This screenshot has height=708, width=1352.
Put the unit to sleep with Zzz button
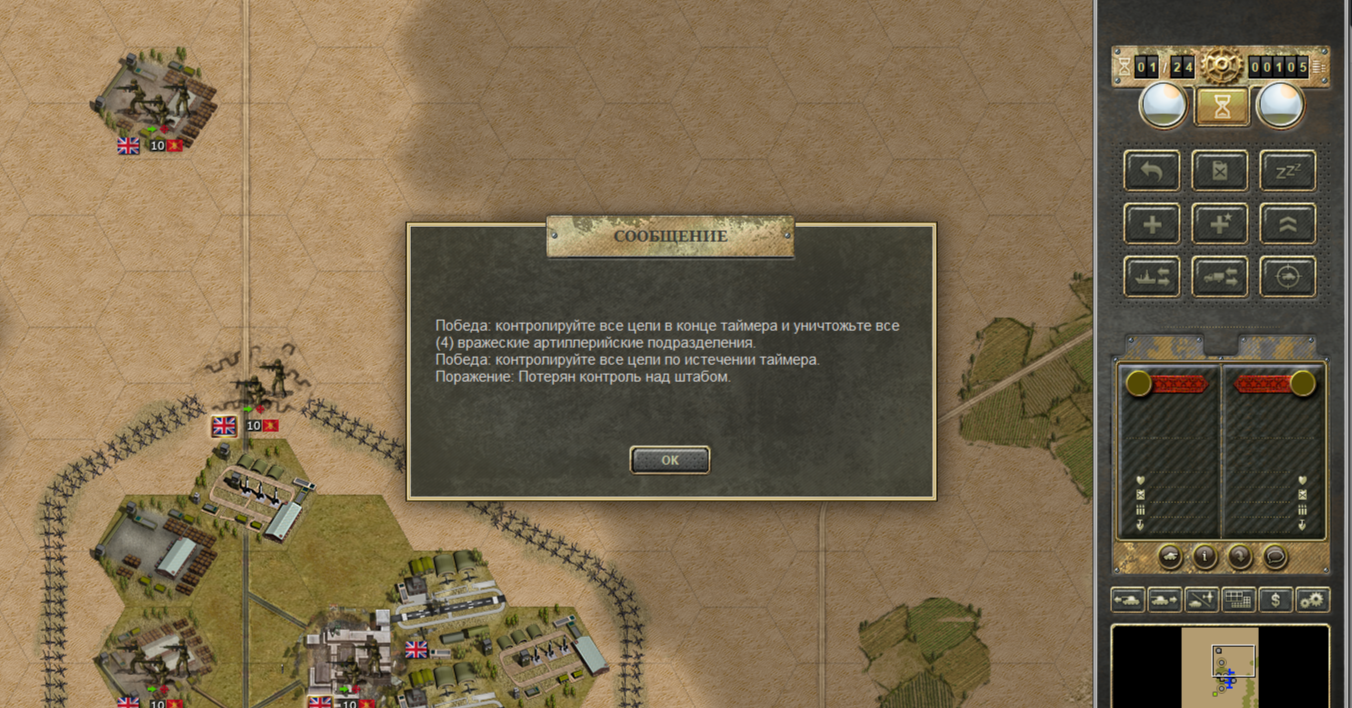[x=1287, y=171]
